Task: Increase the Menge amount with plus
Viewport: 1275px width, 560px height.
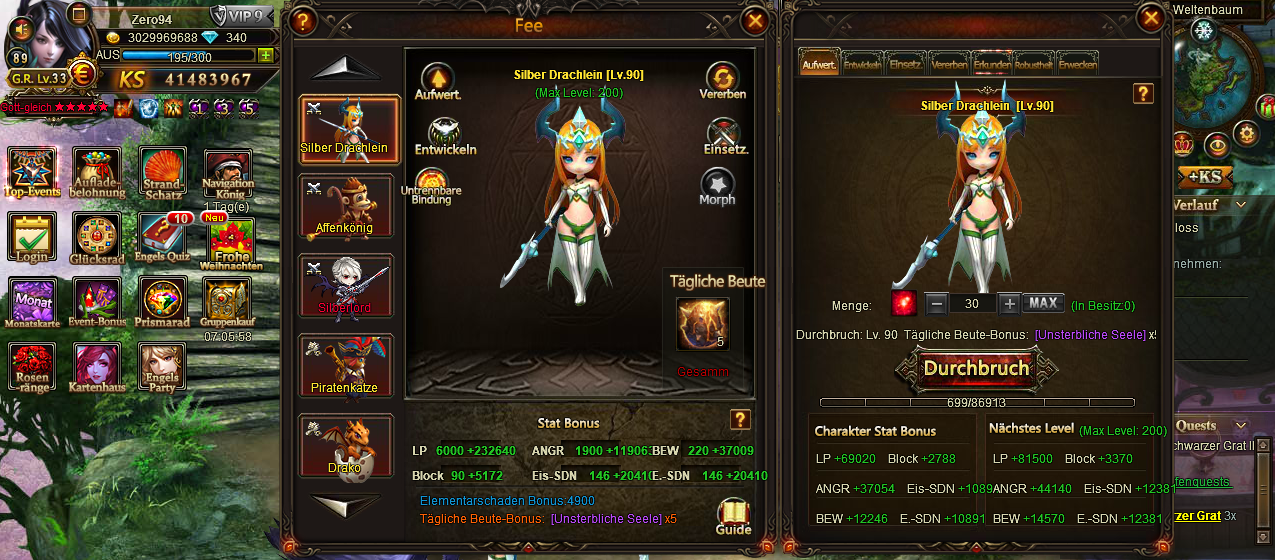Action: point(1009,303)
